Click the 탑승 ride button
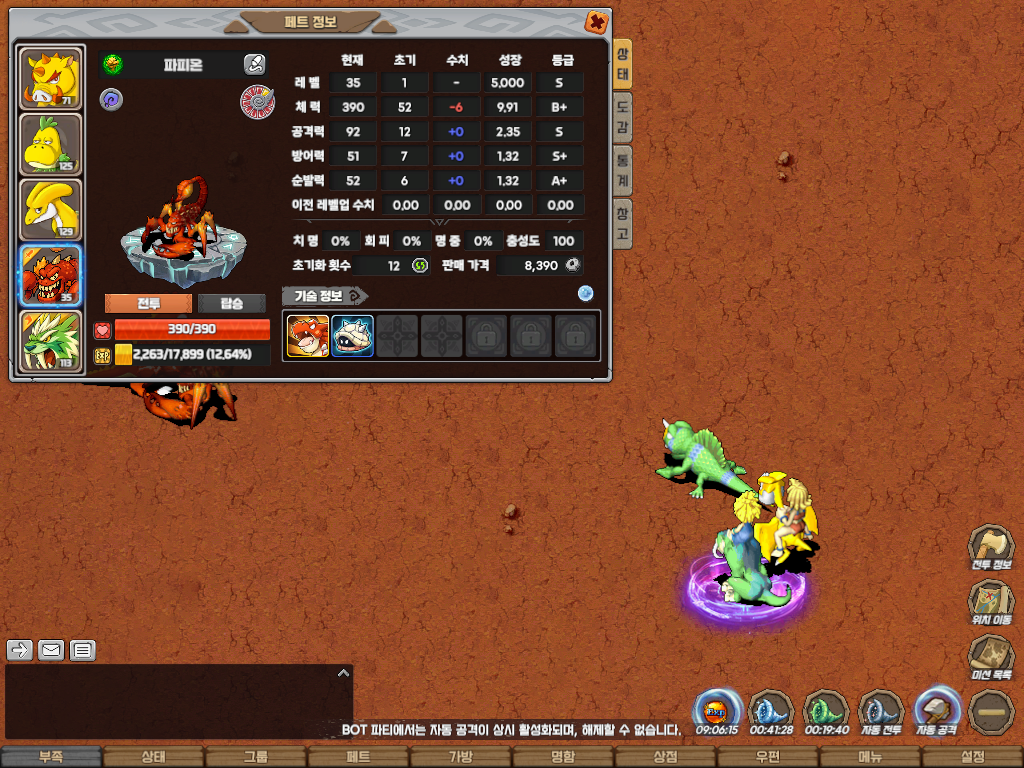1024x768 pixels. (231, 304)
